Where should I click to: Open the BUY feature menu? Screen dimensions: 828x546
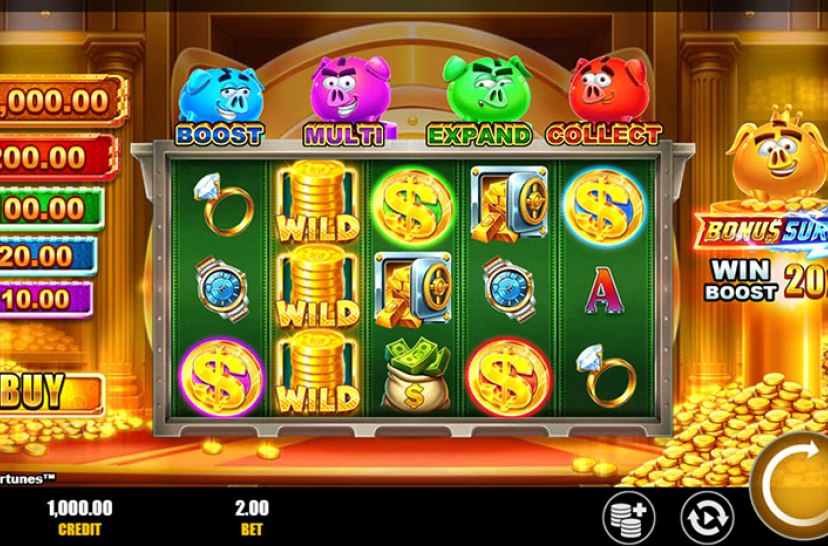click(48, 393)
